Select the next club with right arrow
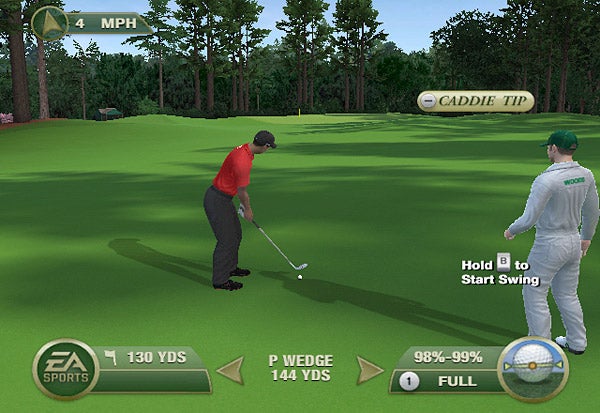 click(x=369, y=370)
